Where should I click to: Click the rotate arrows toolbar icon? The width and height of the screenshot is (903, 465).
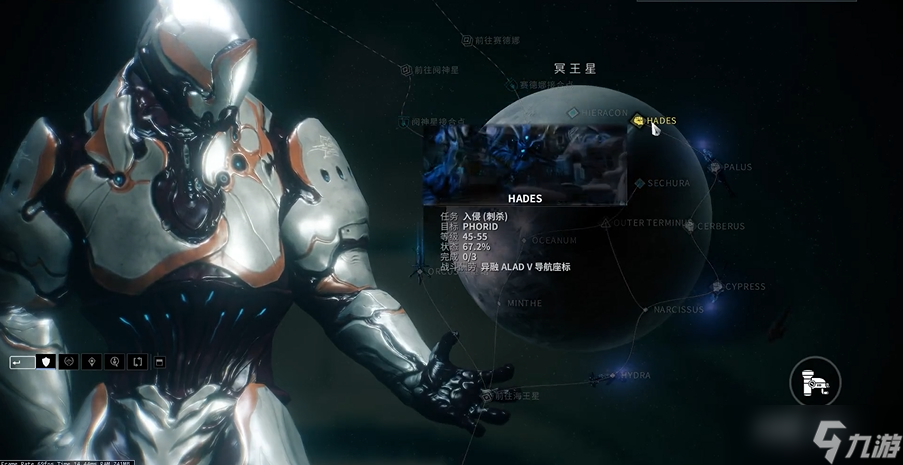(137, 361)
